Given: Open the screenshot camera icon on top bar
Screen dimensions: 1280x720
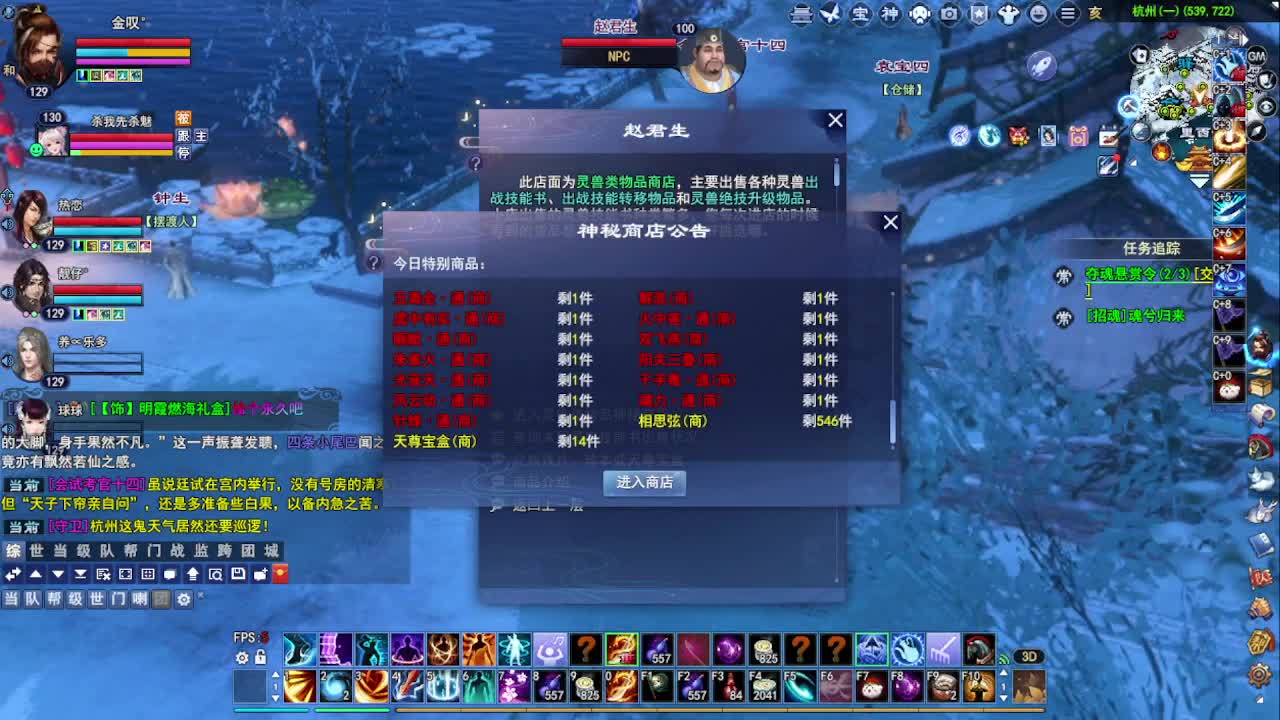Looking at the screenshot, I should [x=948, y=15].
